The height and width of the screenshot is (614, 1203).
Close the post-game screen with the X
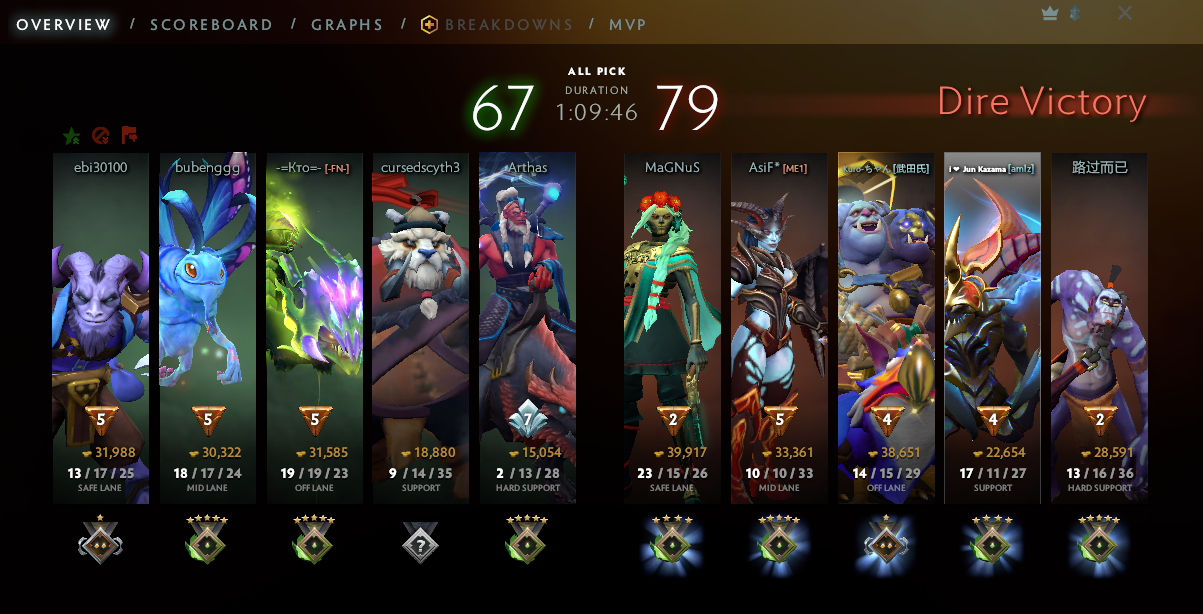click(x=1125, y=13)
